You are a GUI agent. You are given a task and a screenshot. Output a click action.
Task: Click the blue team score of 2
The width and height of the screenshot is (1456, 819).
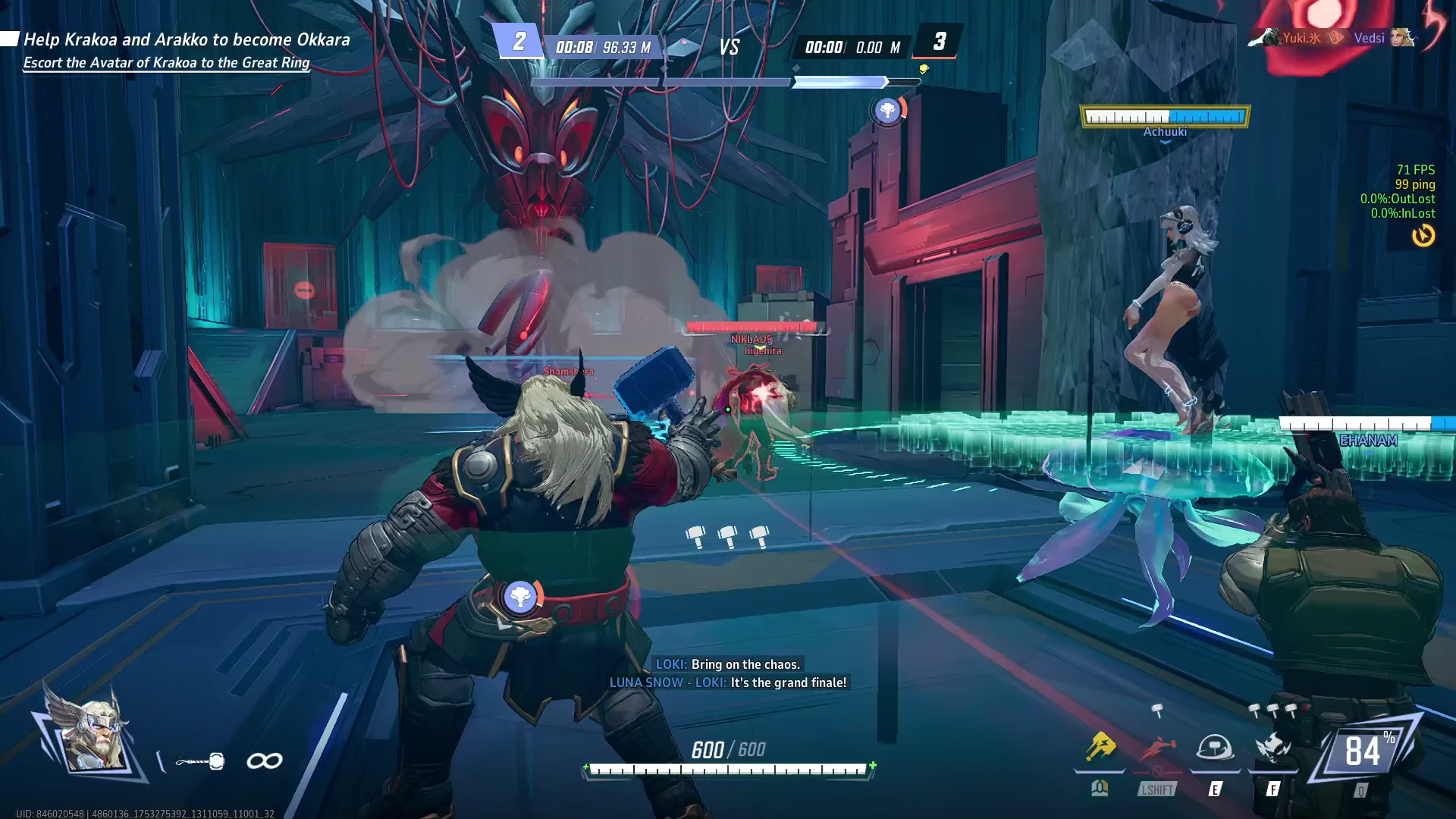(x=519, y=41)
